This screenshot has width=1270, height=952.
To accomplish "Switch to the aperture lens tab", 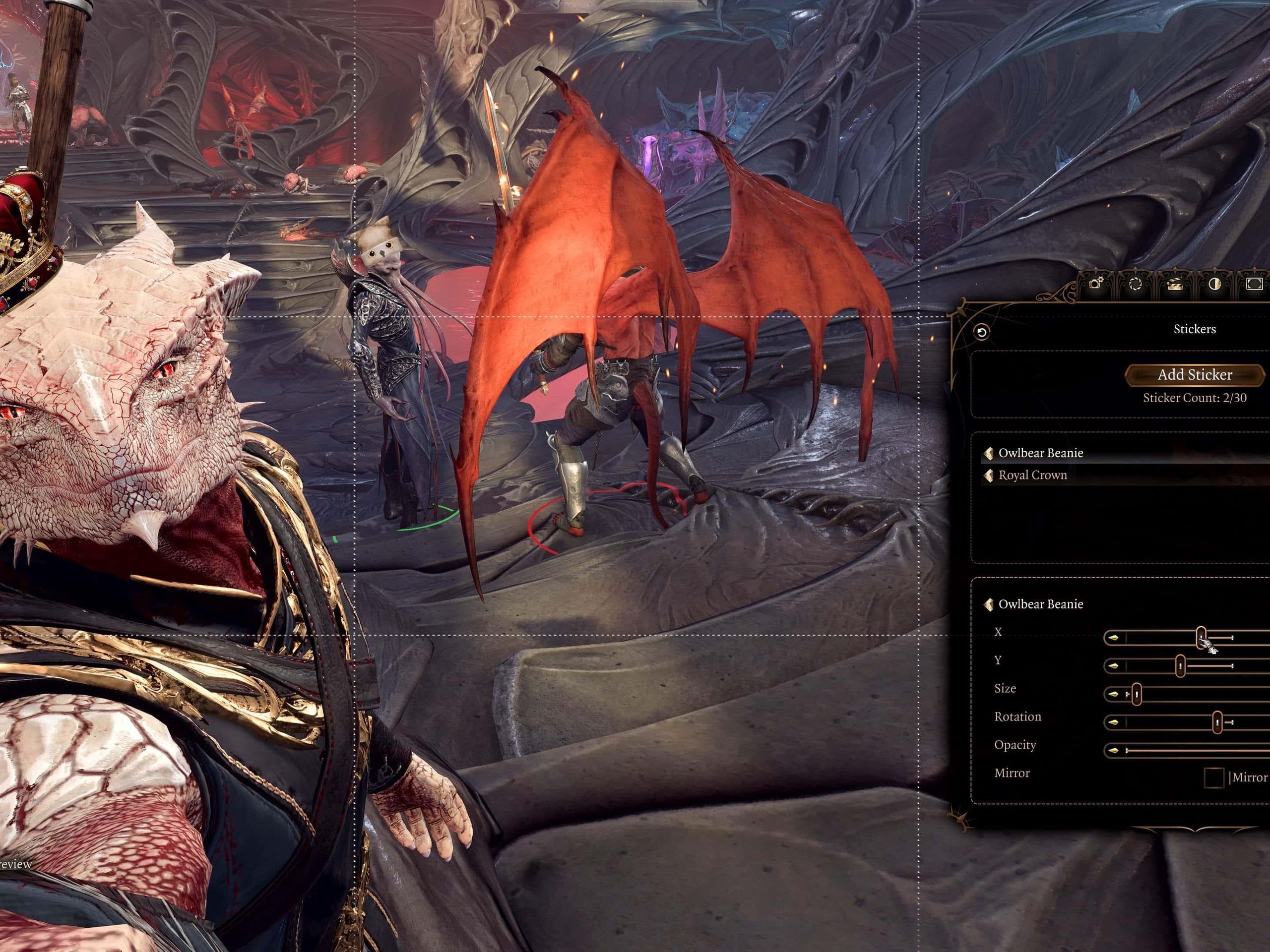I will [1135, 284].
